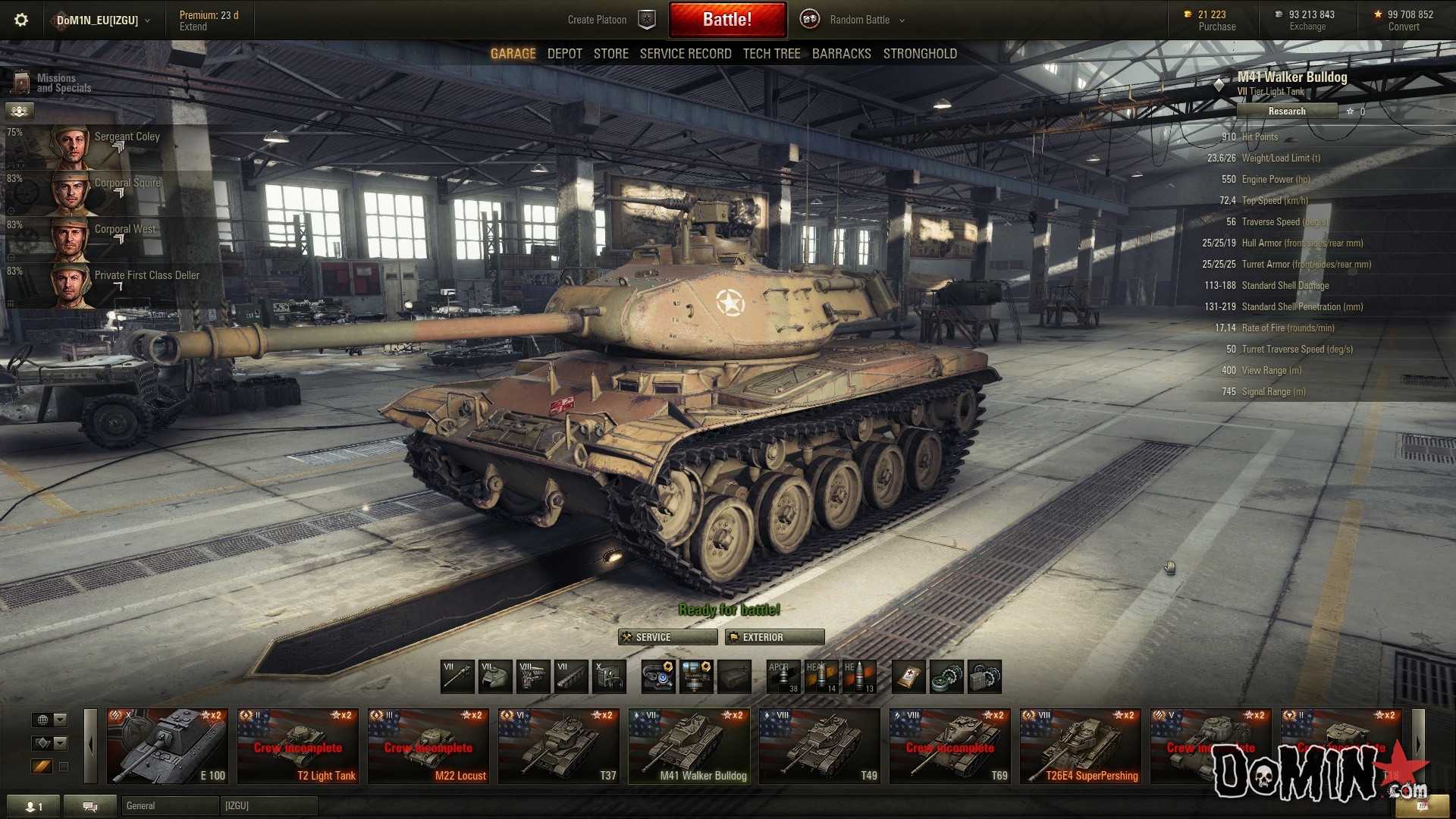Click Purchase under the gold balance

pos(1216,27)
